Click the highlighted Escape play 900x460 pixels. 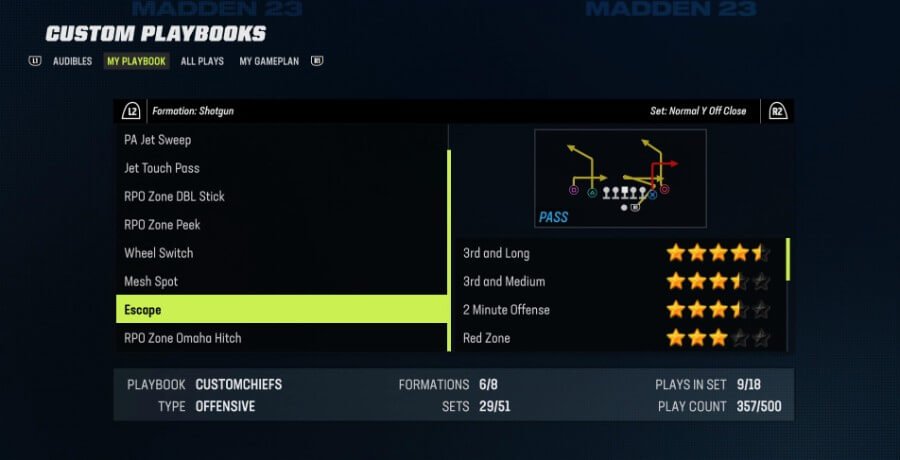point(281,310)
